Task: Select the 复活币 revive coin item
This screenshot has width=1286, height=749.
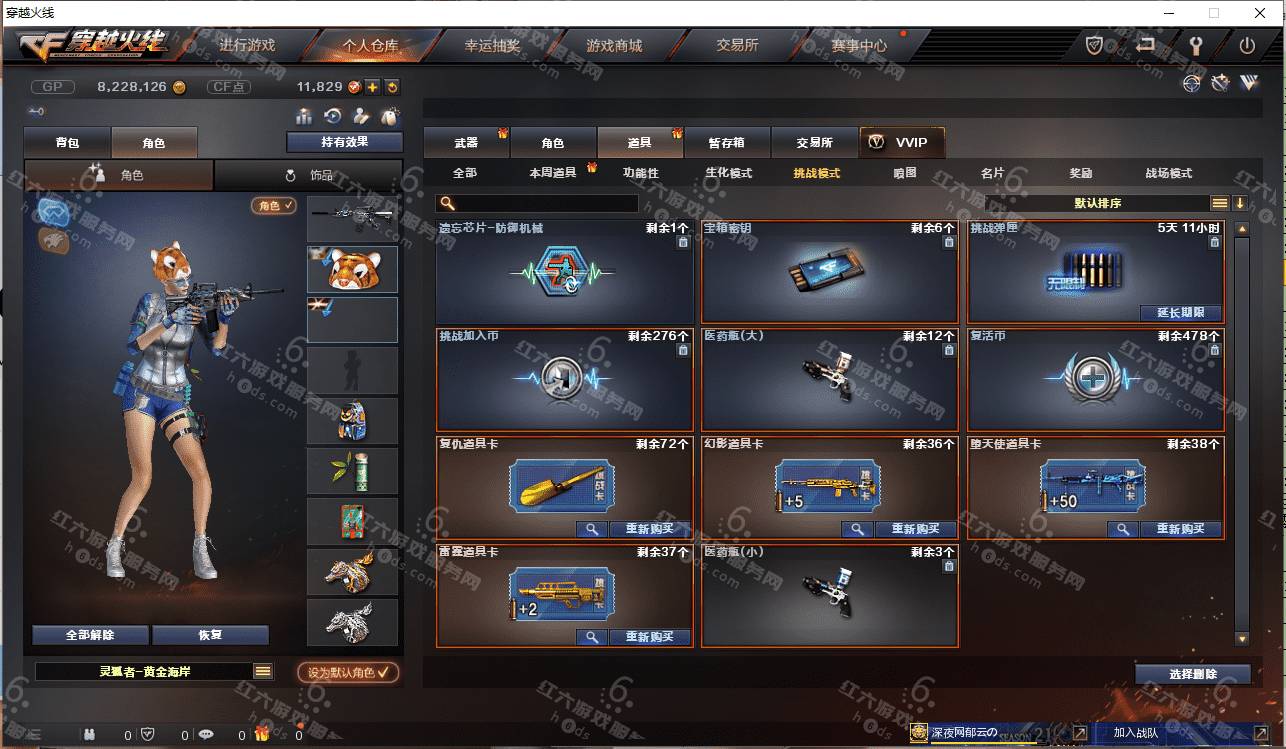Action: tap(1095, 379)
